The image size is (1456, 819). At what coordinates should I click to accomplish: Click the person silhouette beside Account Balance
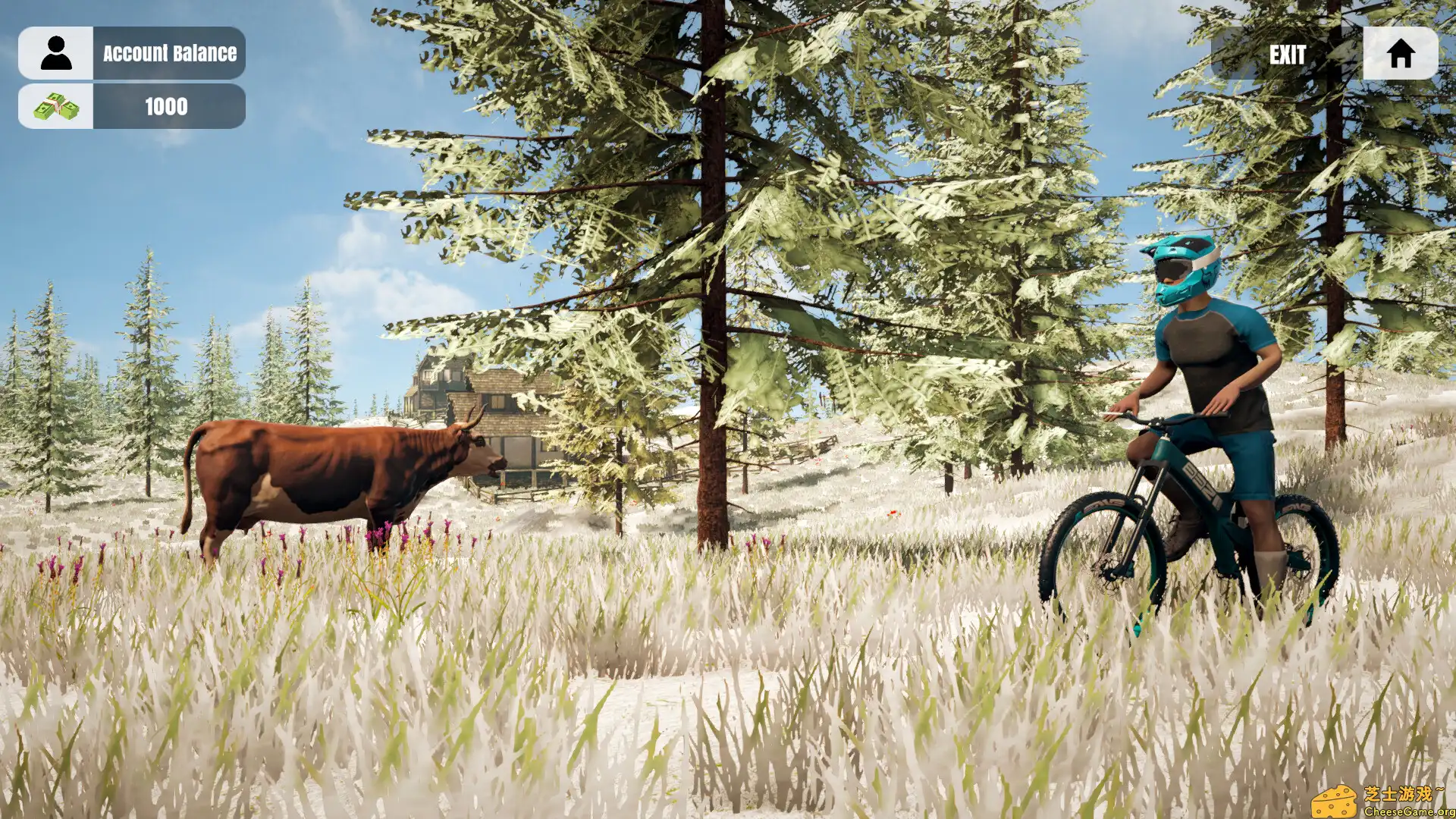(x=55, y=52)
